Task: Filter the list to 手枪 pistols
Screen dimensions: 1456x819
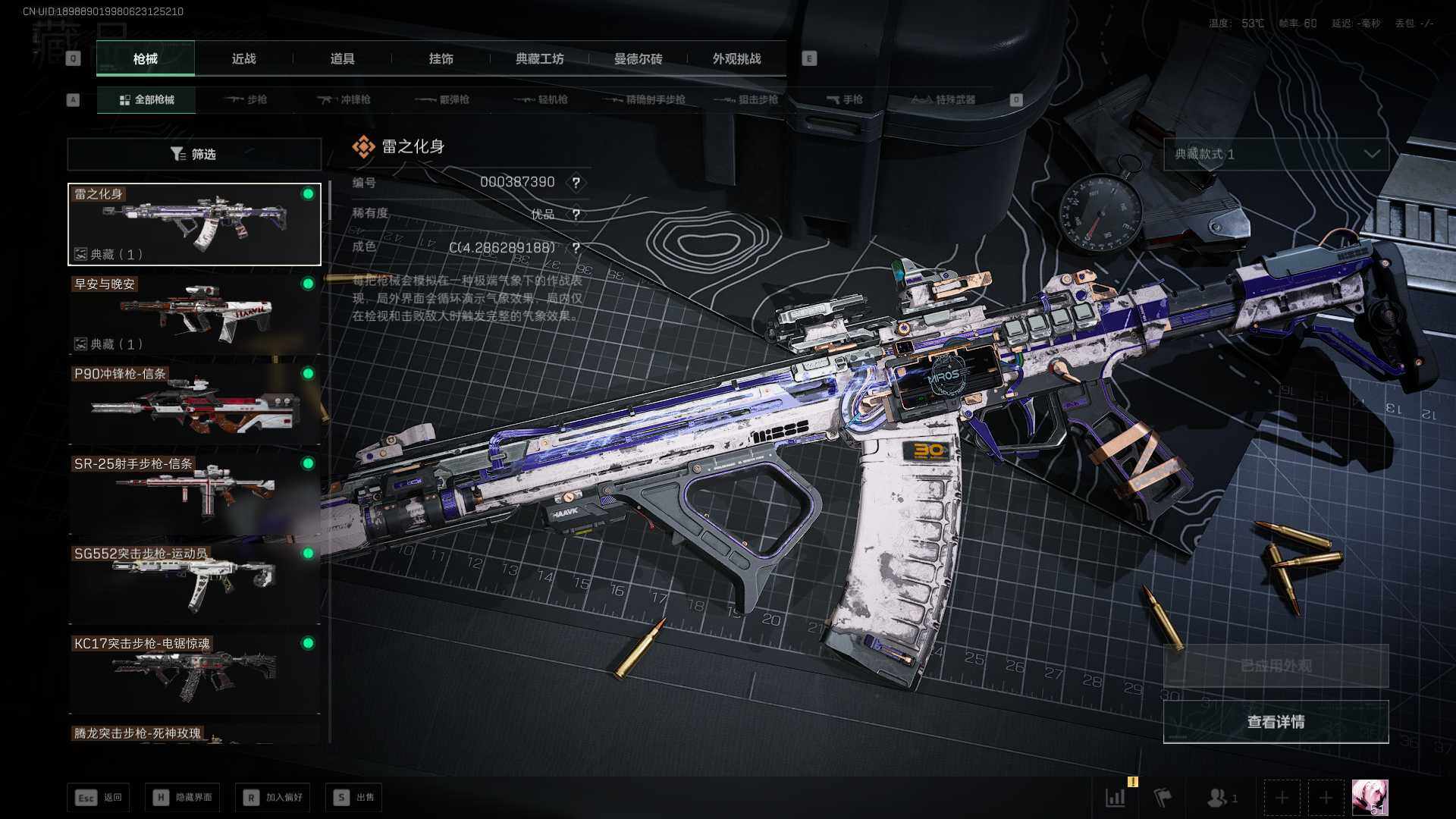Action: [845, 100]
